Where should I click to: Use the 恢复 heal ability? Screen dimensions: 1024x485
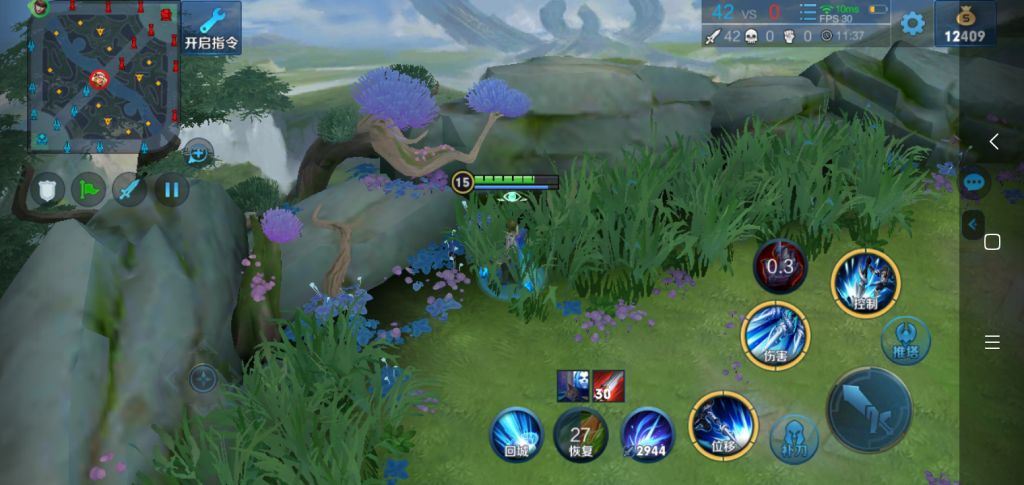click(580, 436)
